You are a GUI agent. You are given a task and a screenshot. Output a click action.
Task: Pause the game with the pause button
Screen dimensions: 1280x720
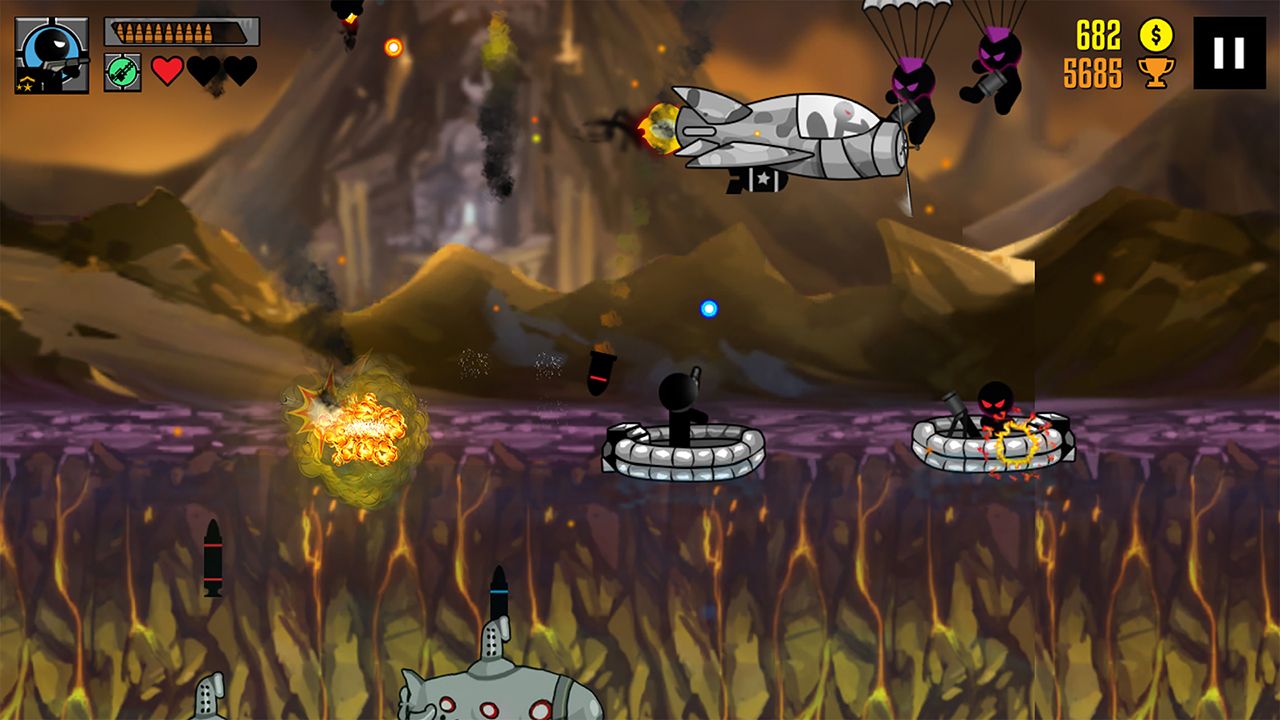[x=1229, y=53]
